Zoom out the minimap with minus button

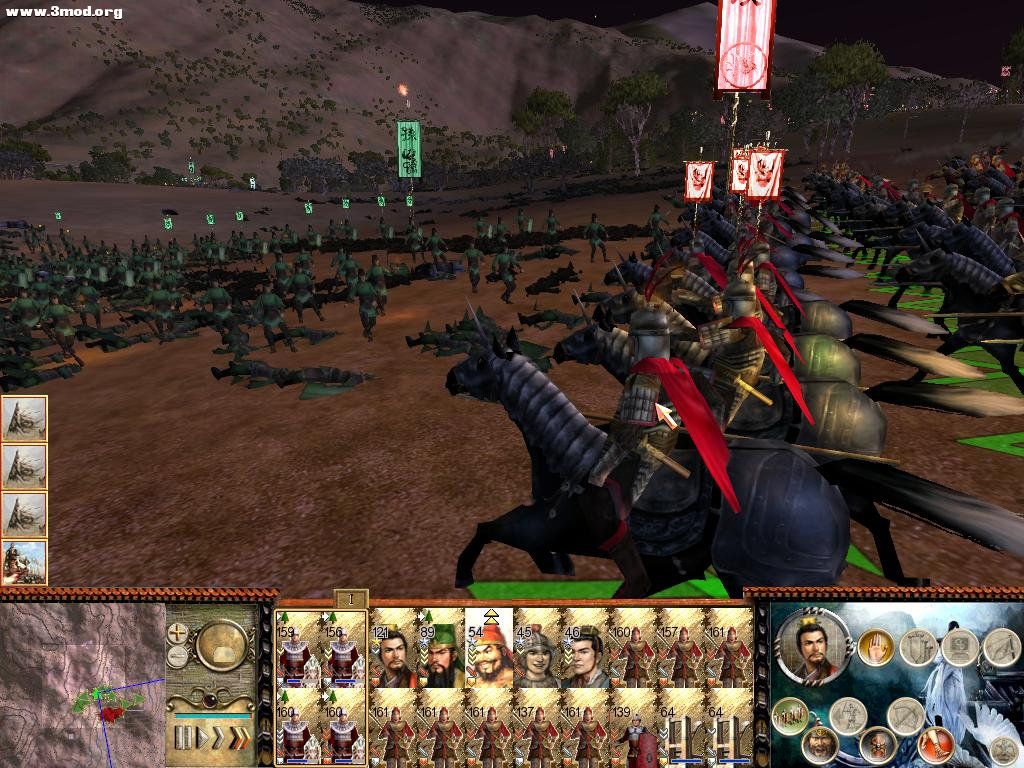pyautogui.click(x=178, y=656)
